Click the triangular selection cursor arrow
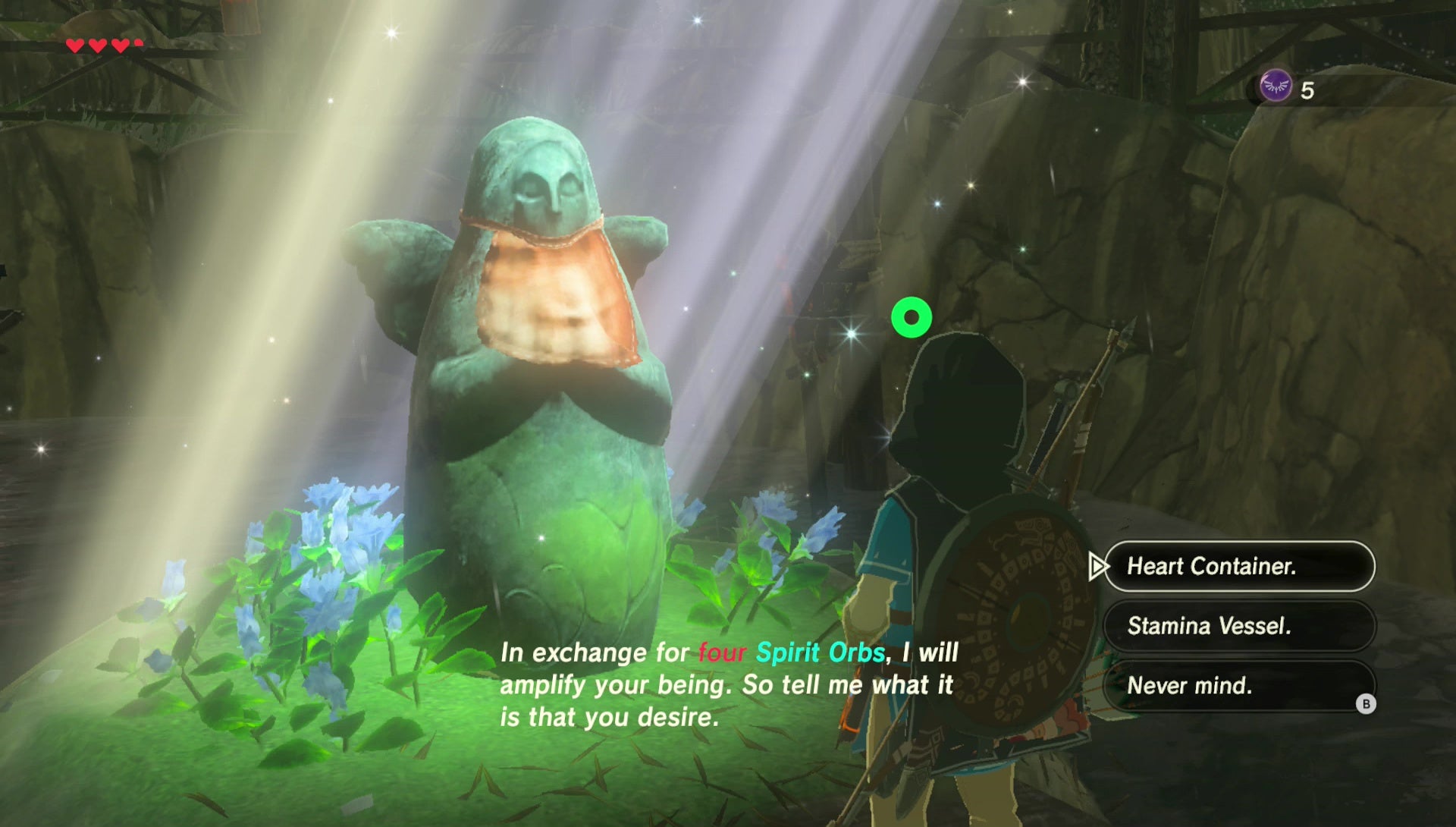 1099,567
